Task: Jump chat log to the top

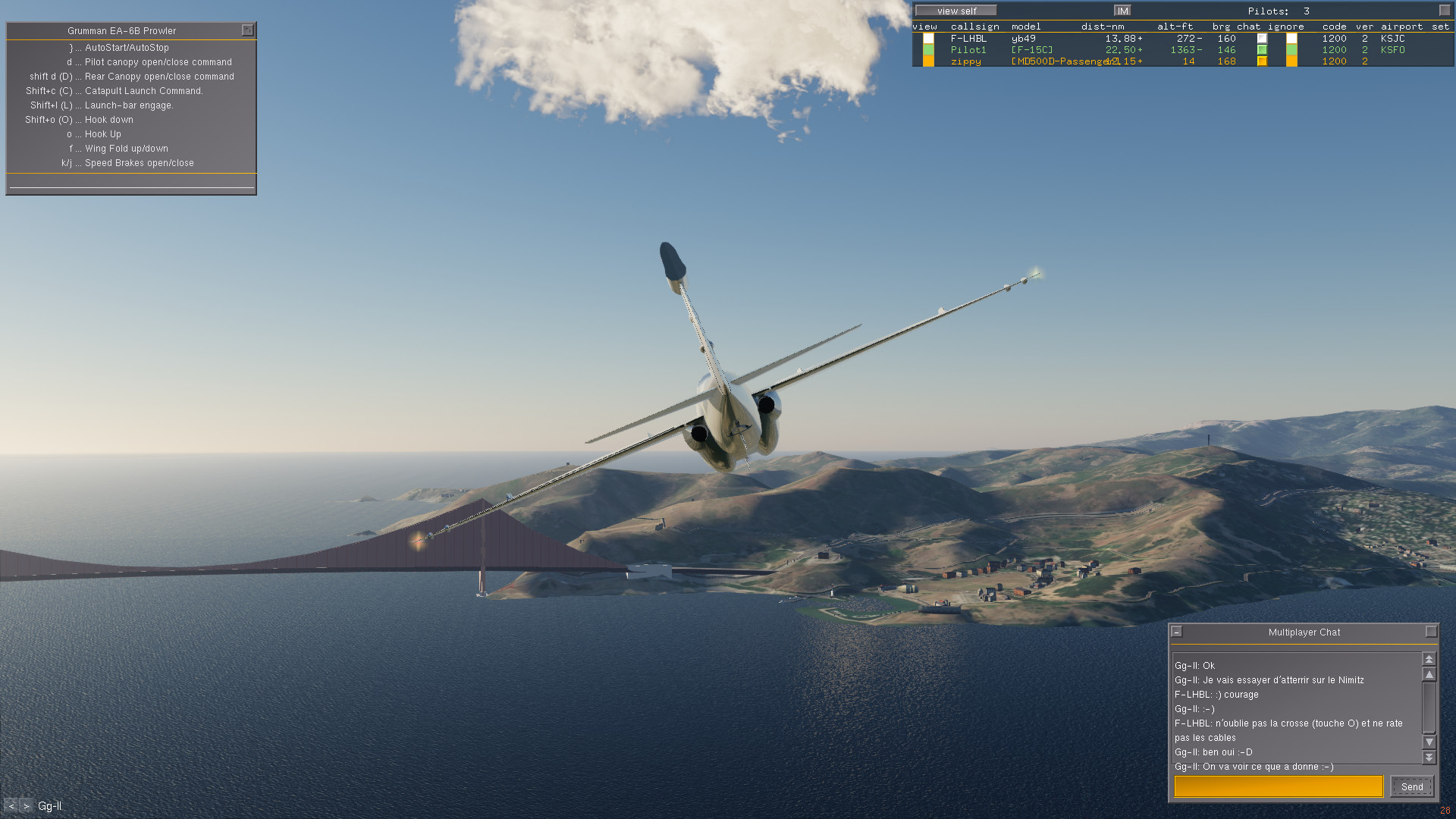Action: click(x=1429, y=659)
